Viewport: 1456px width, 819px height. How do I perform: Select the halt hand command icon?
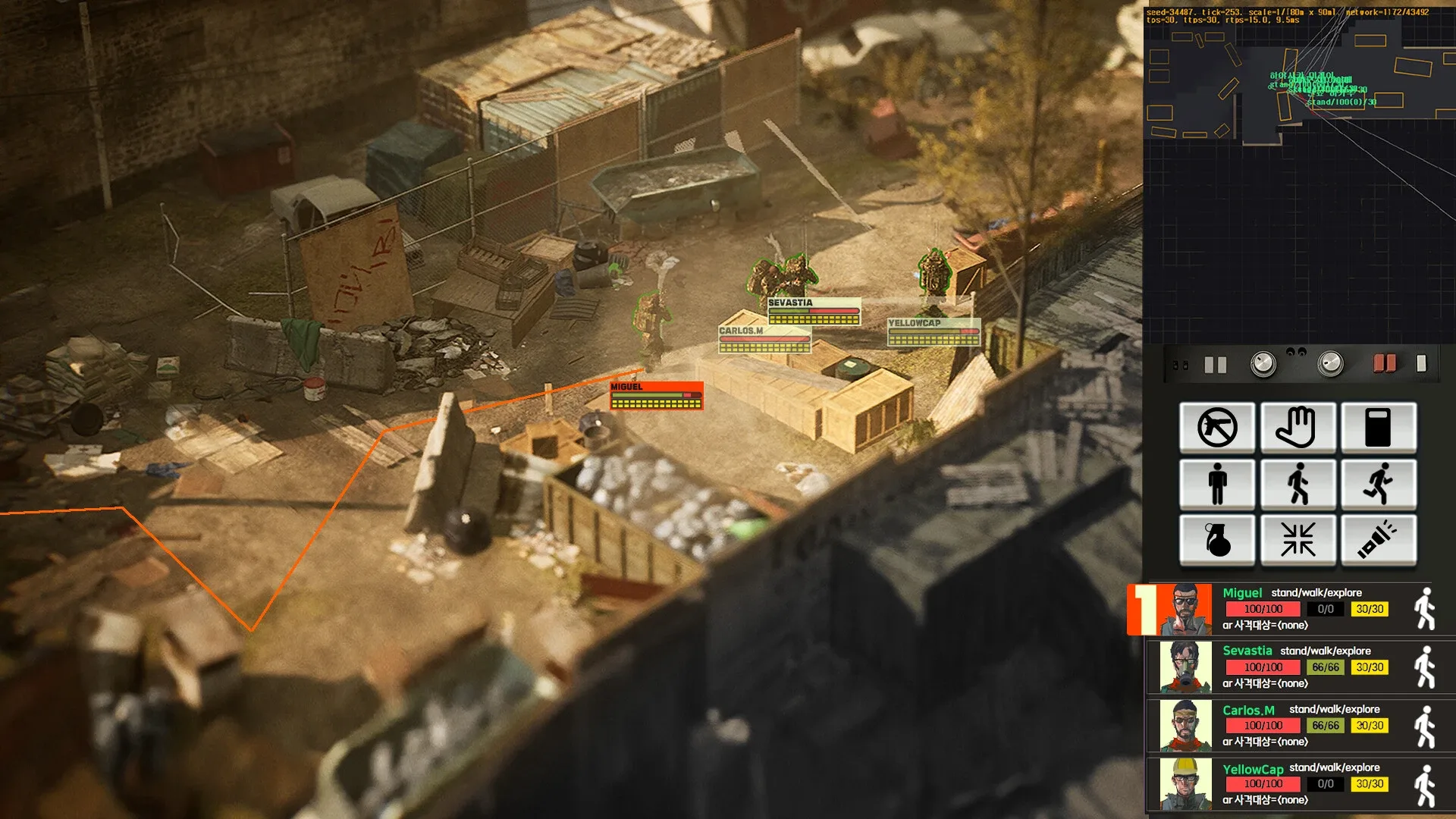click(1299, 428)
